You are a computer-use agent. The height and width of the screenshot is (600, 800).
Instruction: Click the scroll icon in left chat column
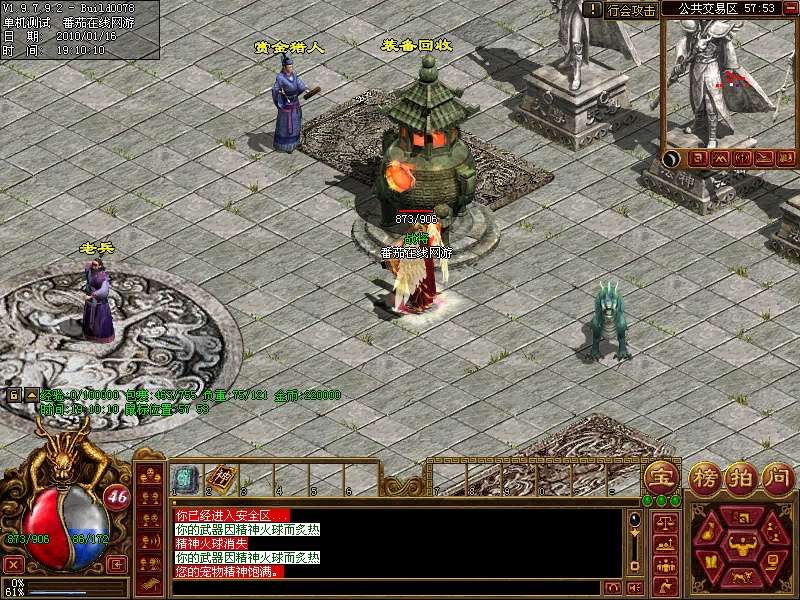point(150,587)
